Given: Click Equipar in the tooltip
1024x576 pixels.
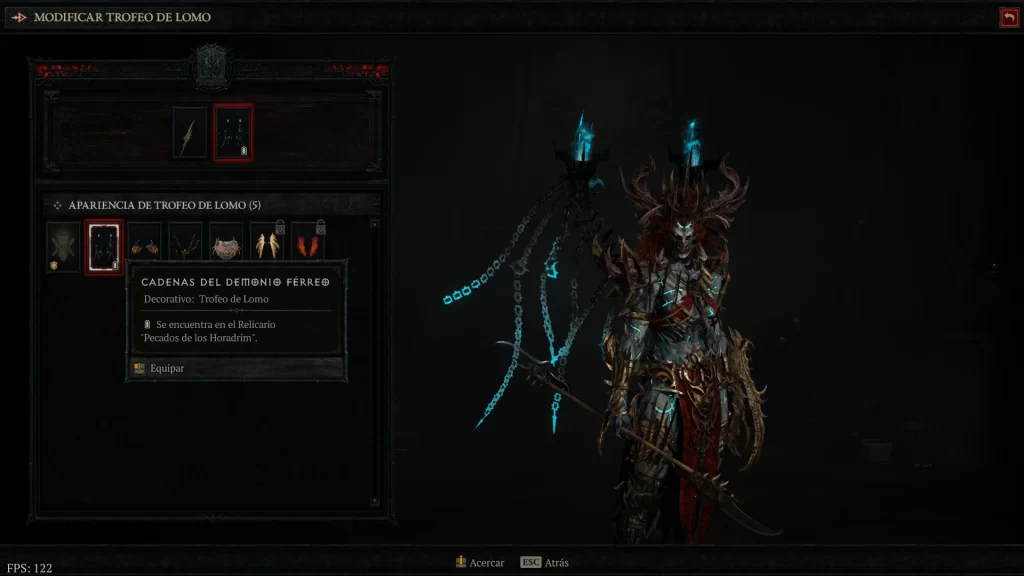Looking at the screenshot, I should (x=167, y=368).
